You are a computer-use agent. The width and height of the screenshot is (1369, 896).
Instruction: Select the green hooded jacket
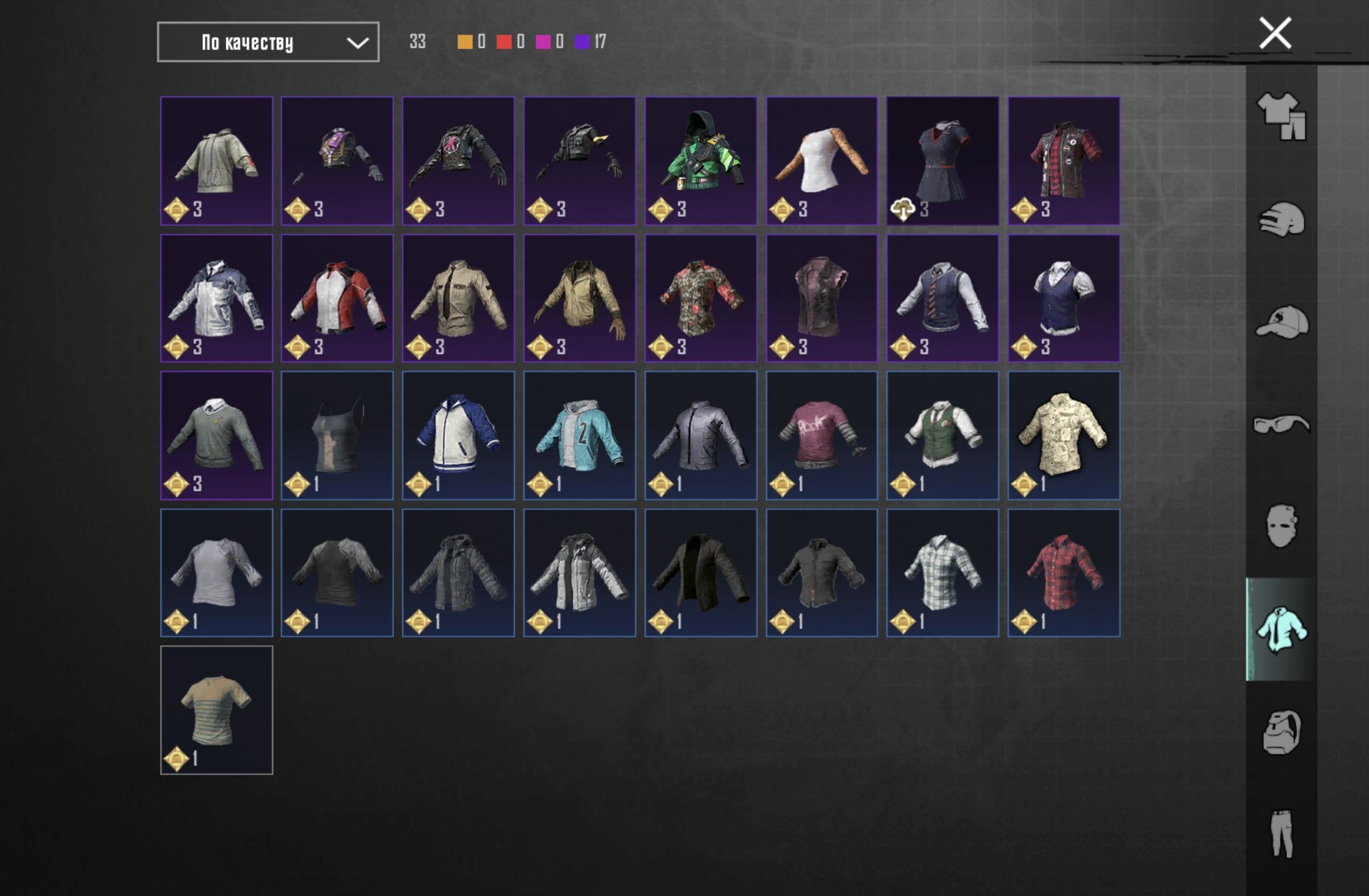click(701, 161)
